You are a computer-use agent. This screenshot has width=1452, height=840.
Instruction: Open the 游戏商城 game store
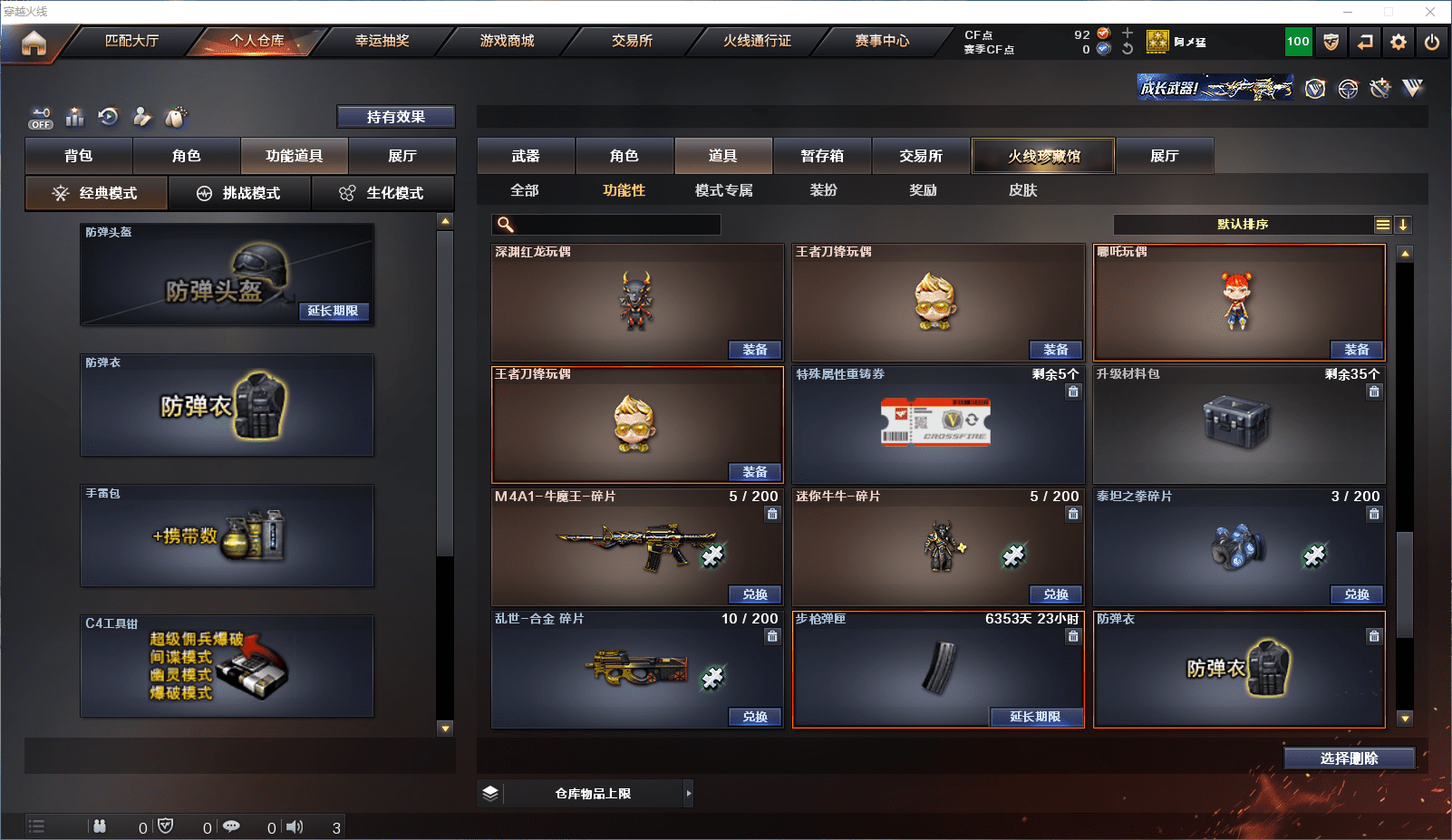pyautogui.click(x=507, y=41)
